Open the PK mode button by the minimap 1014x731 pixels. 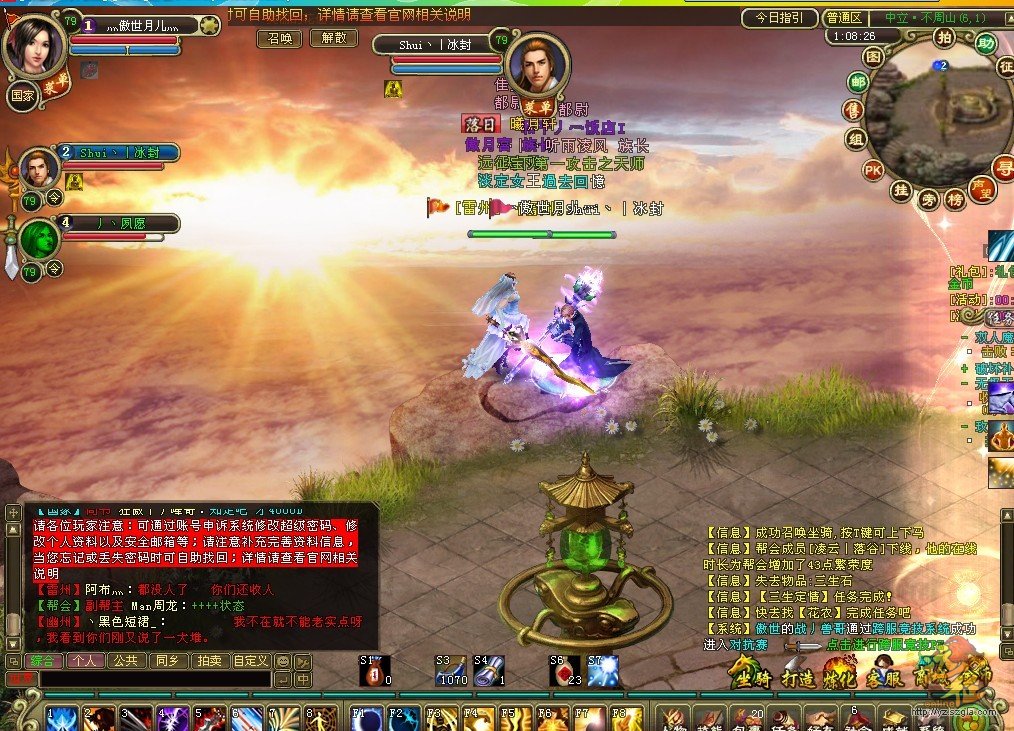point(873,170)
